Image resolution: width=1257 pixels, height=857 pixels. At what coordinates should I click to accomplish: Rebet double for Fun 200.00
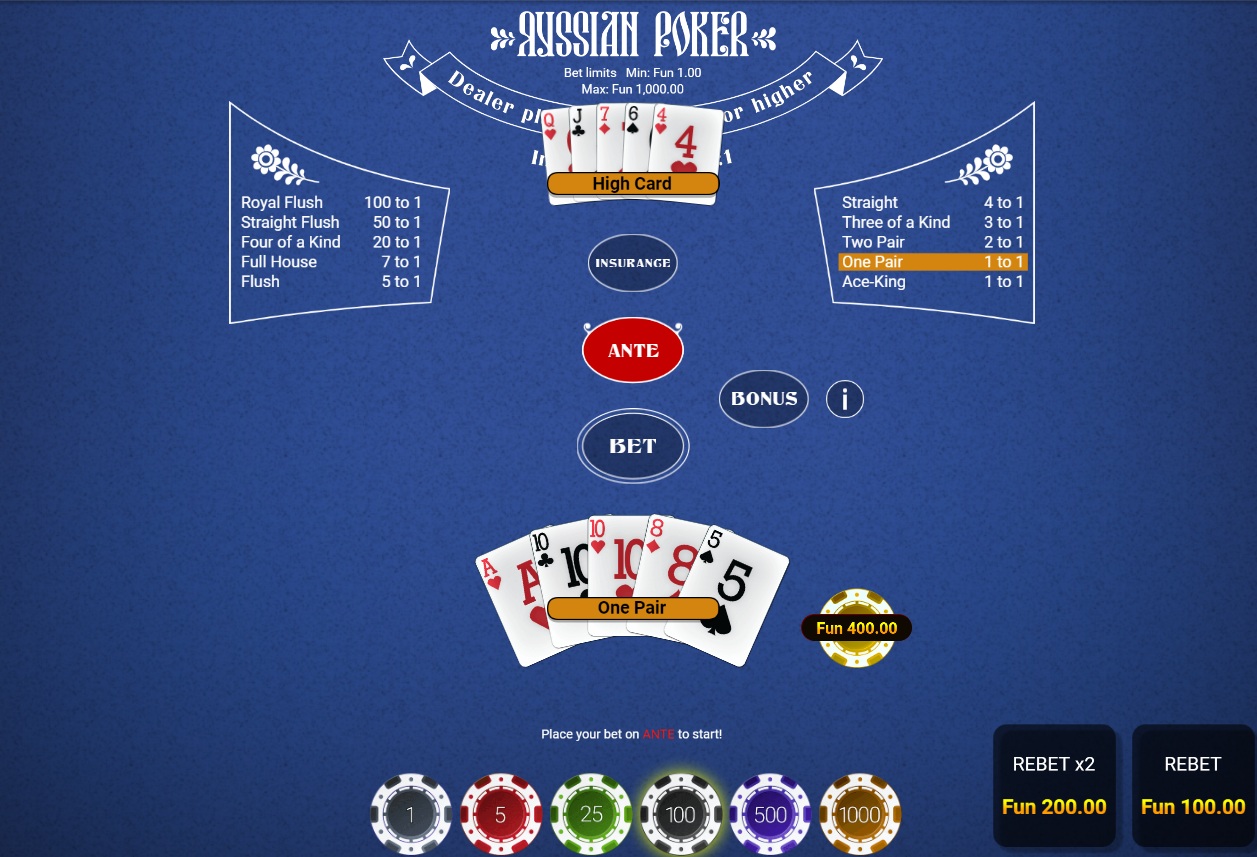click(1054, 785)
